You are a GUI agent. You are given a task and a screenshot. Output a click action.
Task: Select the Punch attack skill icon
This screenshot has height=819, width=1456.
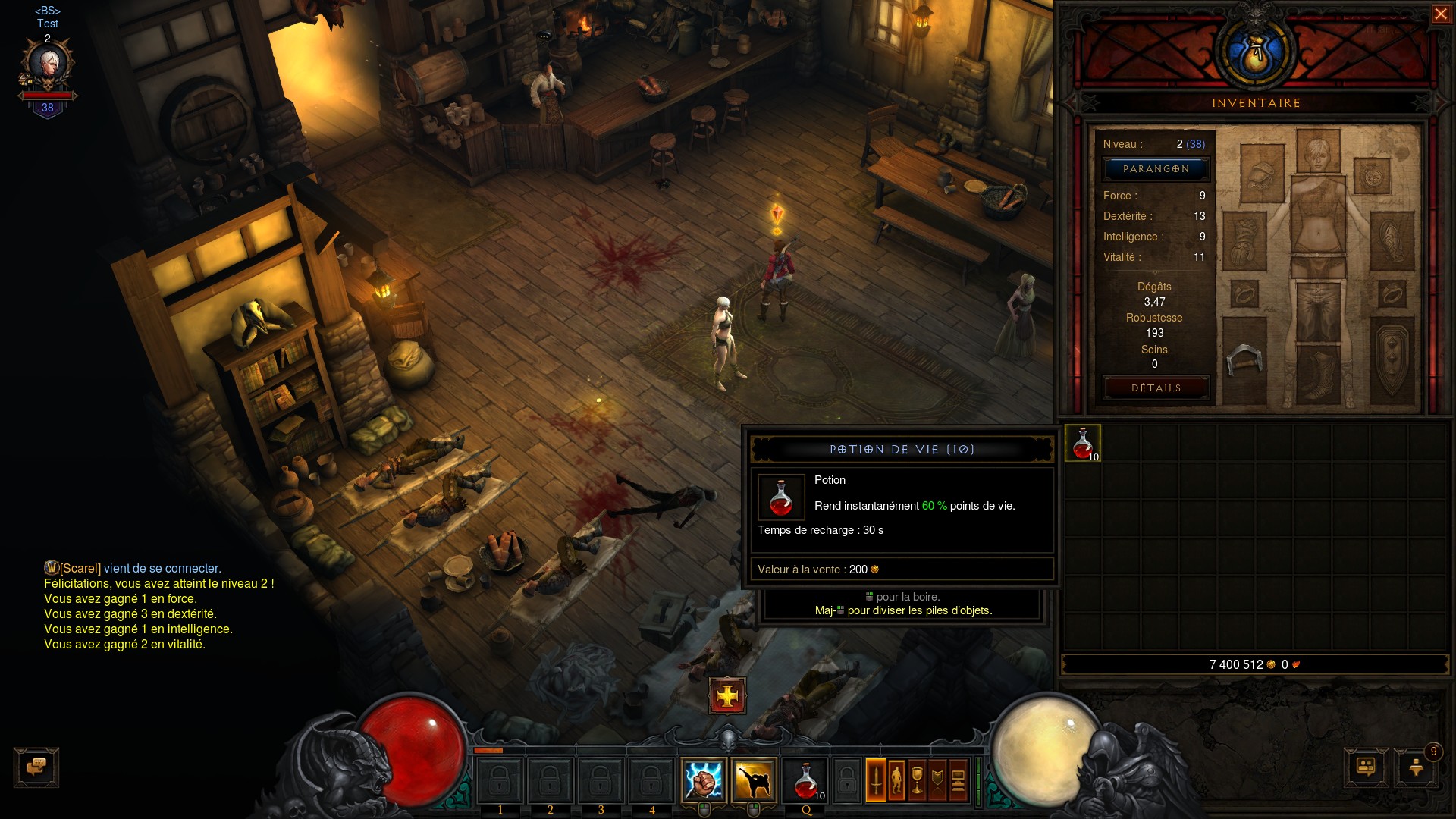point(704,780)
